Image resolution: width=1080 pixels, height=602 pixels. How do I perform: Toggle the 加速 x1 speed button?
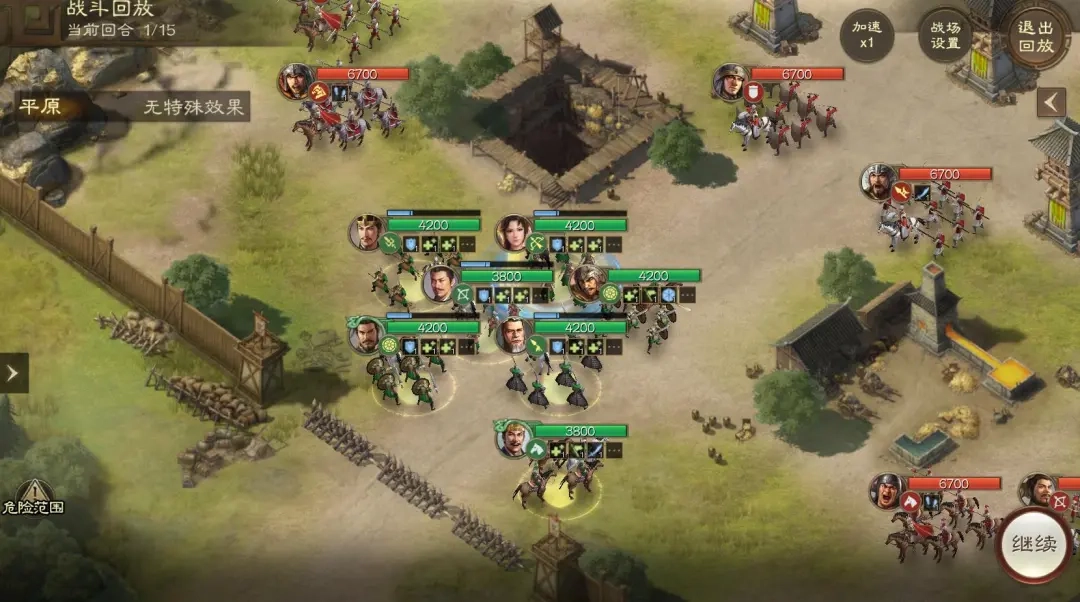tap(867, 36)
